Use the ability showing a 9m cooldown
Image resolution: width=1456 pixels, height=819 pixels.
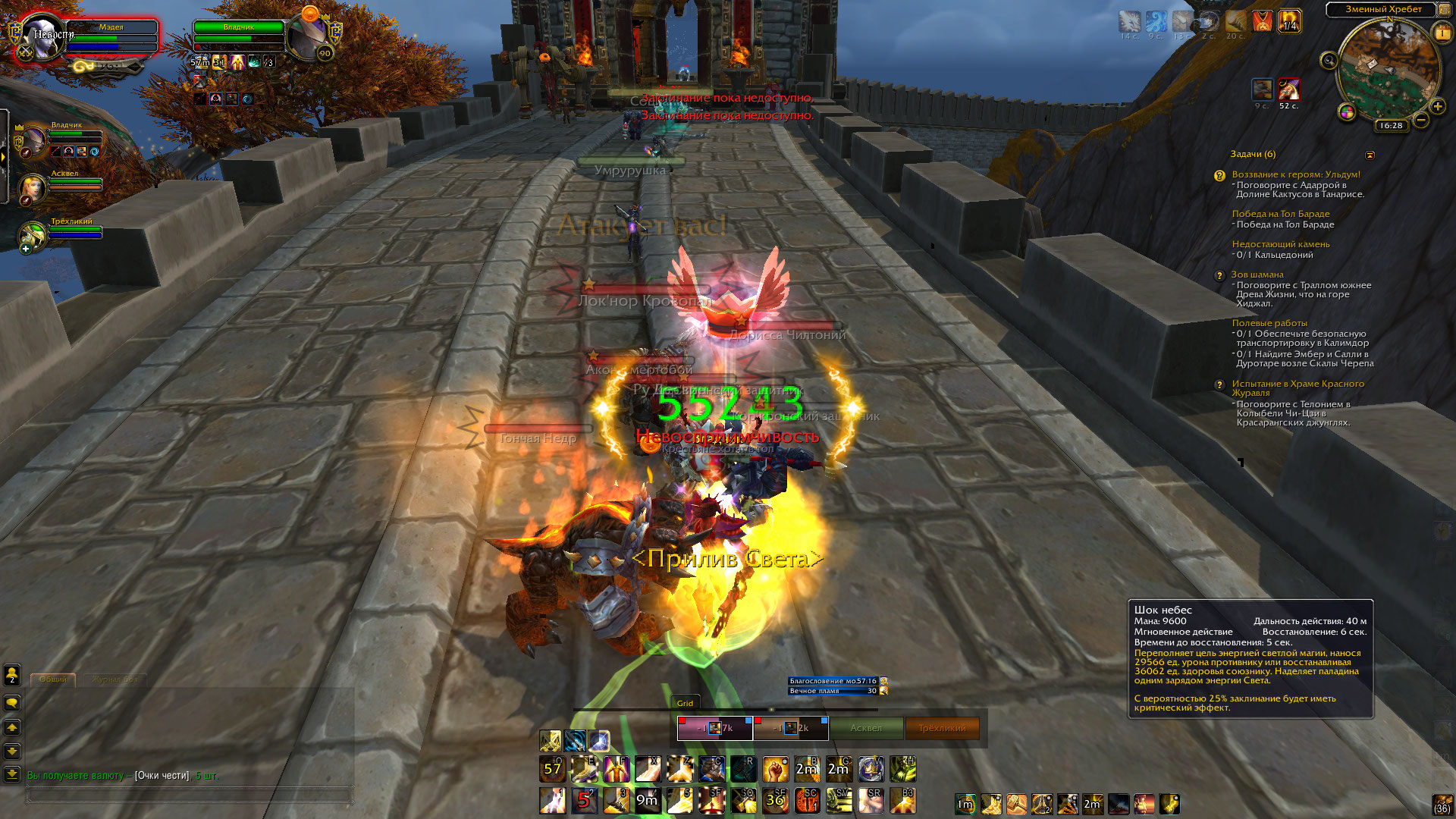tap(647, 800)
